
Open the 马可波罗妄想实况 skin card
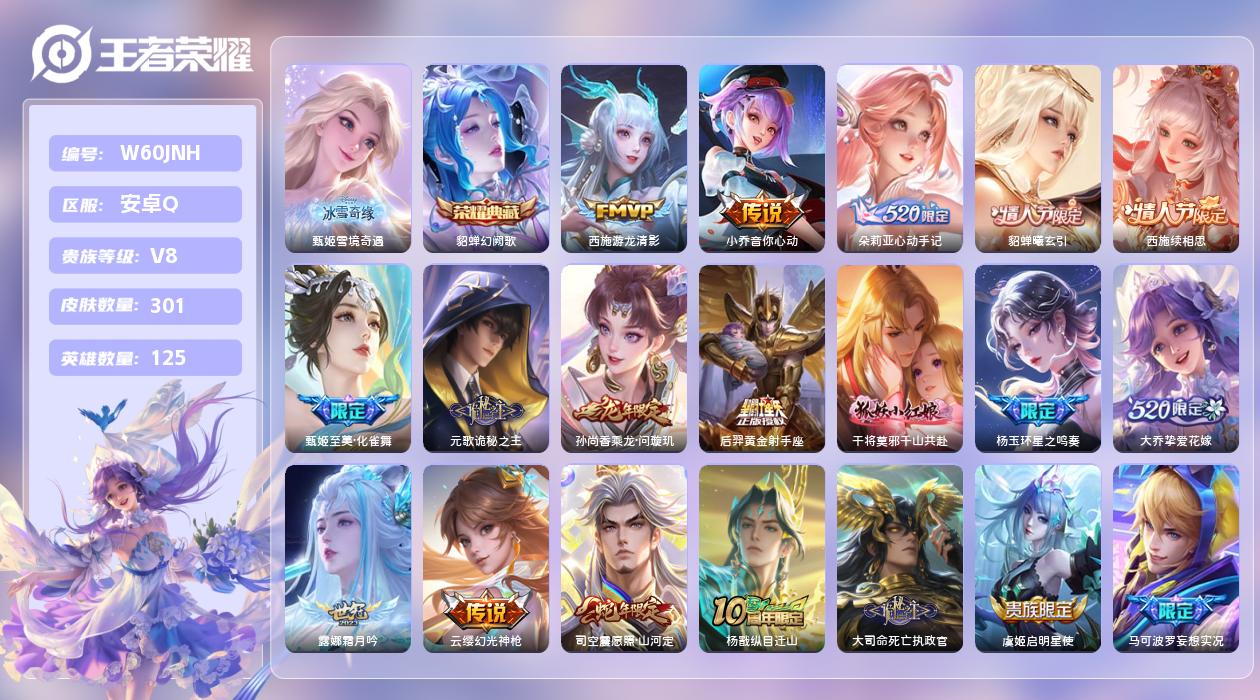pyautogui.click(x=1176, y=558)
